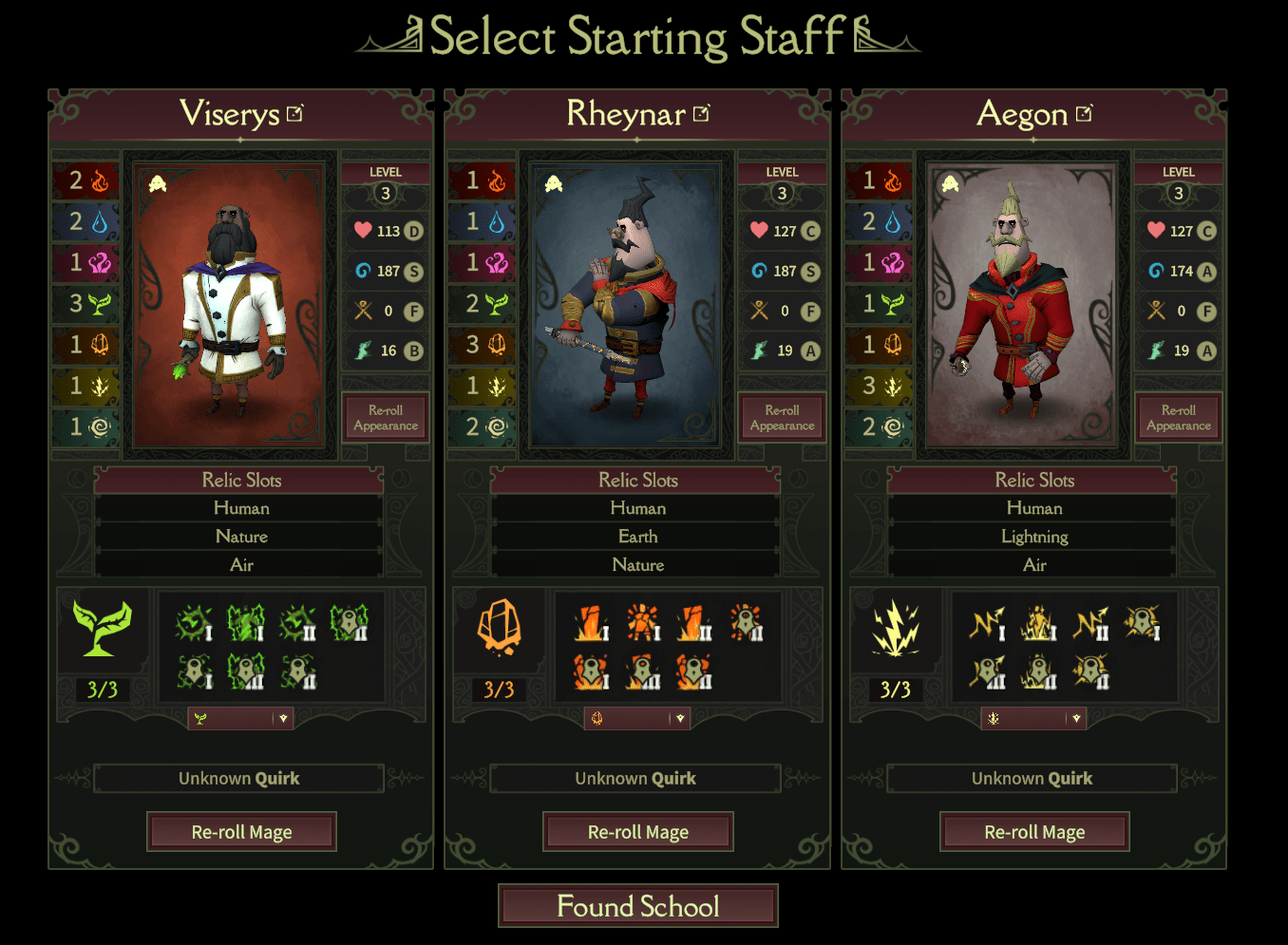Re-roll the mage Aegon

[1034, 832]
